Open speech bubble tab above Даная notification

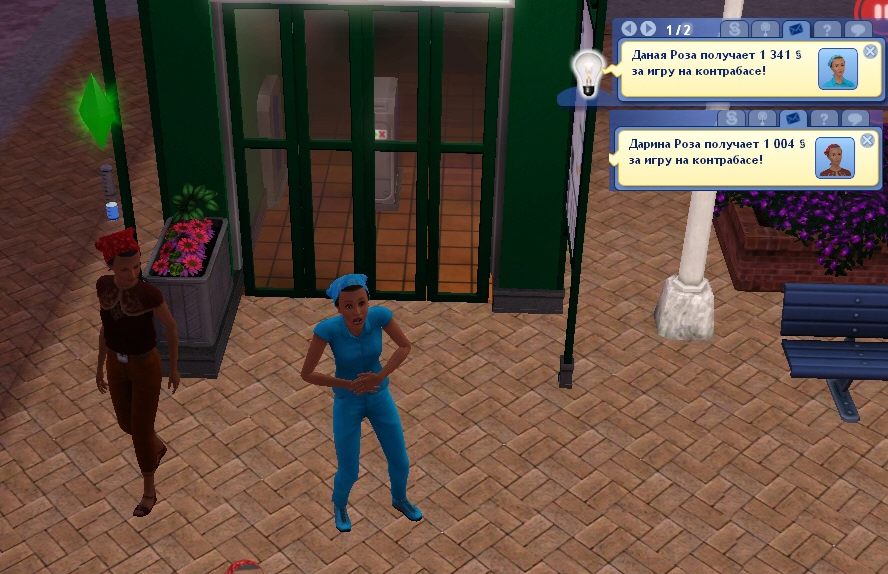(x=855, y=30)
